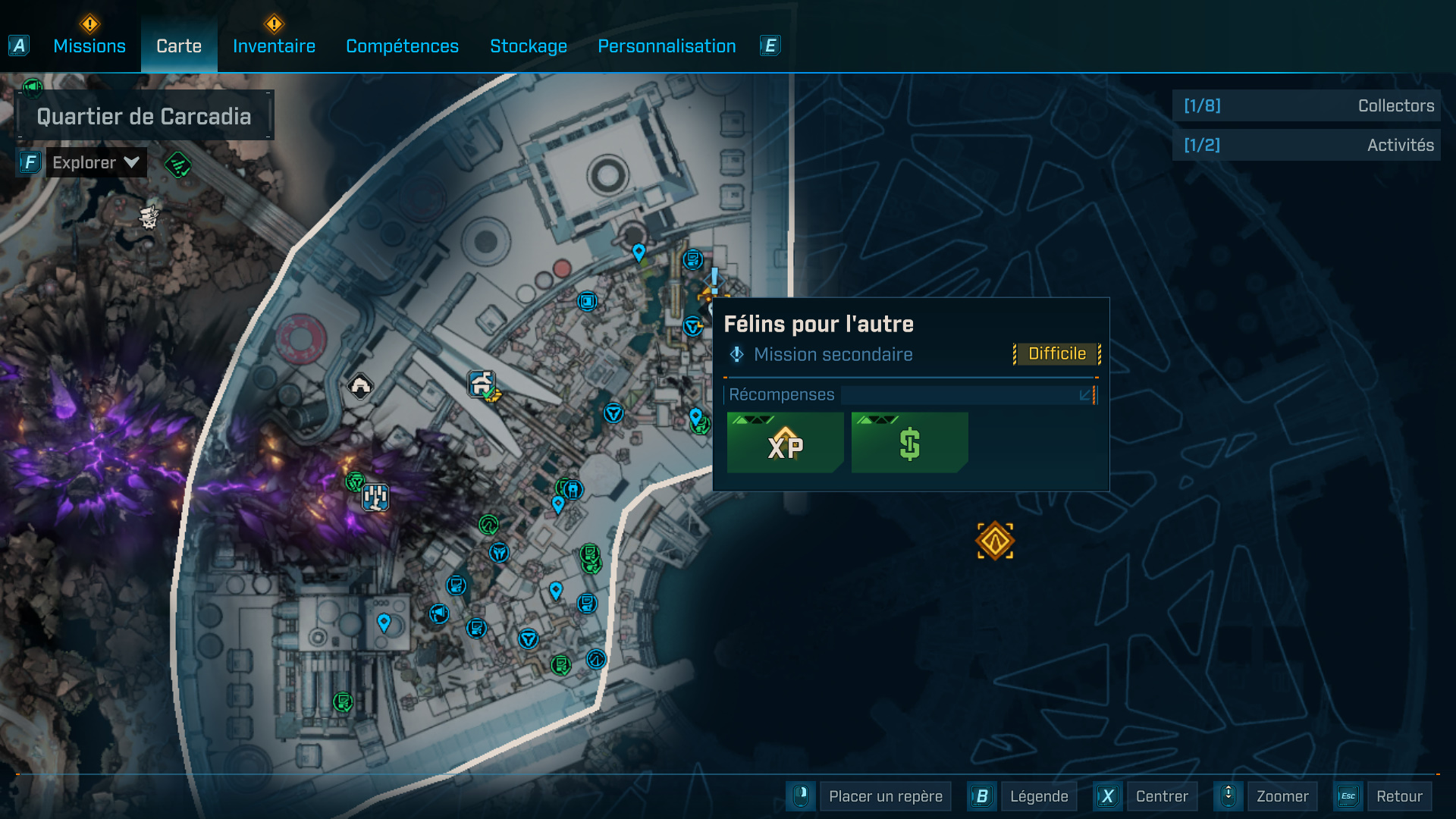Click the XP reward card
1456x819 pixels.
pos(785,443)
